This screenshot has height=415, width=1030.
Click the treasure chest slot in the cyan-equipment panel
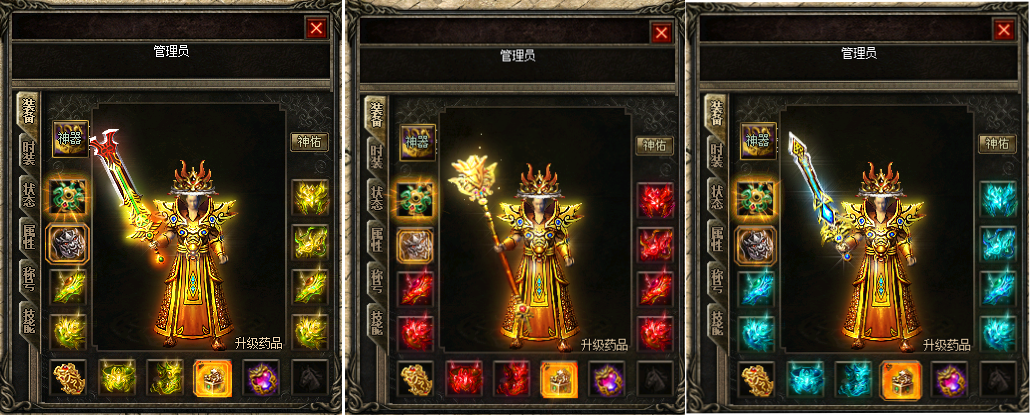click(900, 378)
